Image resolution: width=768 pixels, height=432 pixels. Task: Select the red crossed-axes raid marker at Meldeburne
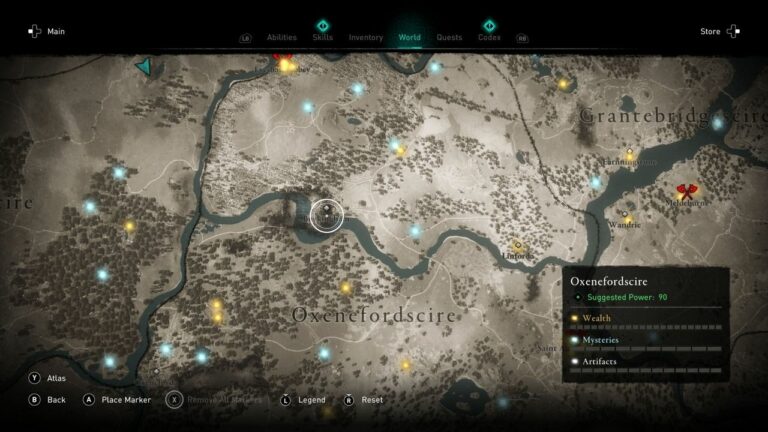point(686,189)
